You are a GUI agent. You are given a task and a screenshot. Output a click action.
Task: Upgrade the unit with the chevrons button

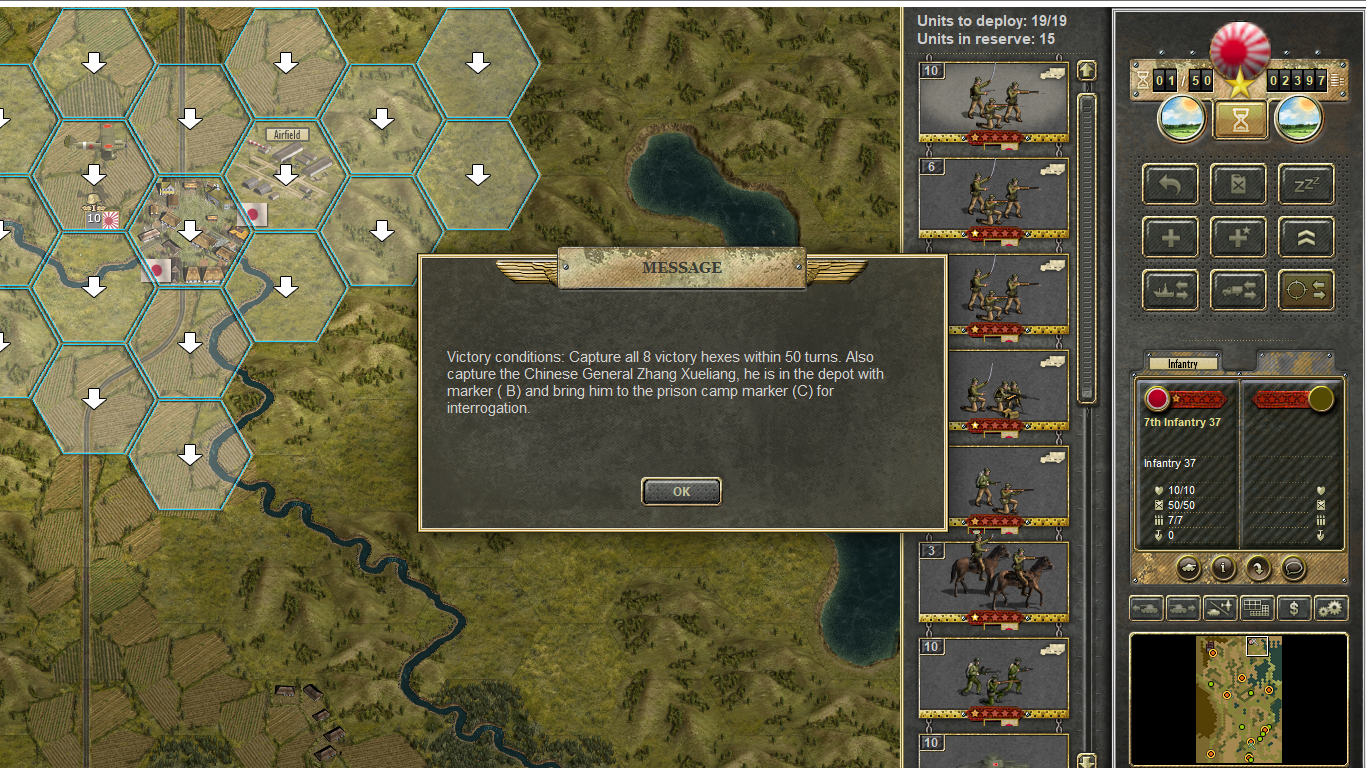(x=1306, y=238)
